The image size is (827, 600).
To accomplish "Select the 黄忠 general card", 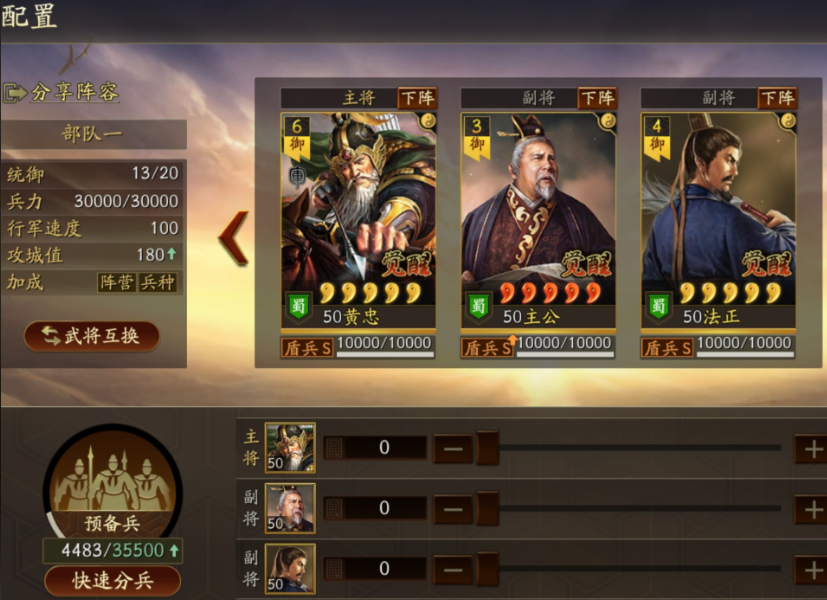I will tap(357, 220).
